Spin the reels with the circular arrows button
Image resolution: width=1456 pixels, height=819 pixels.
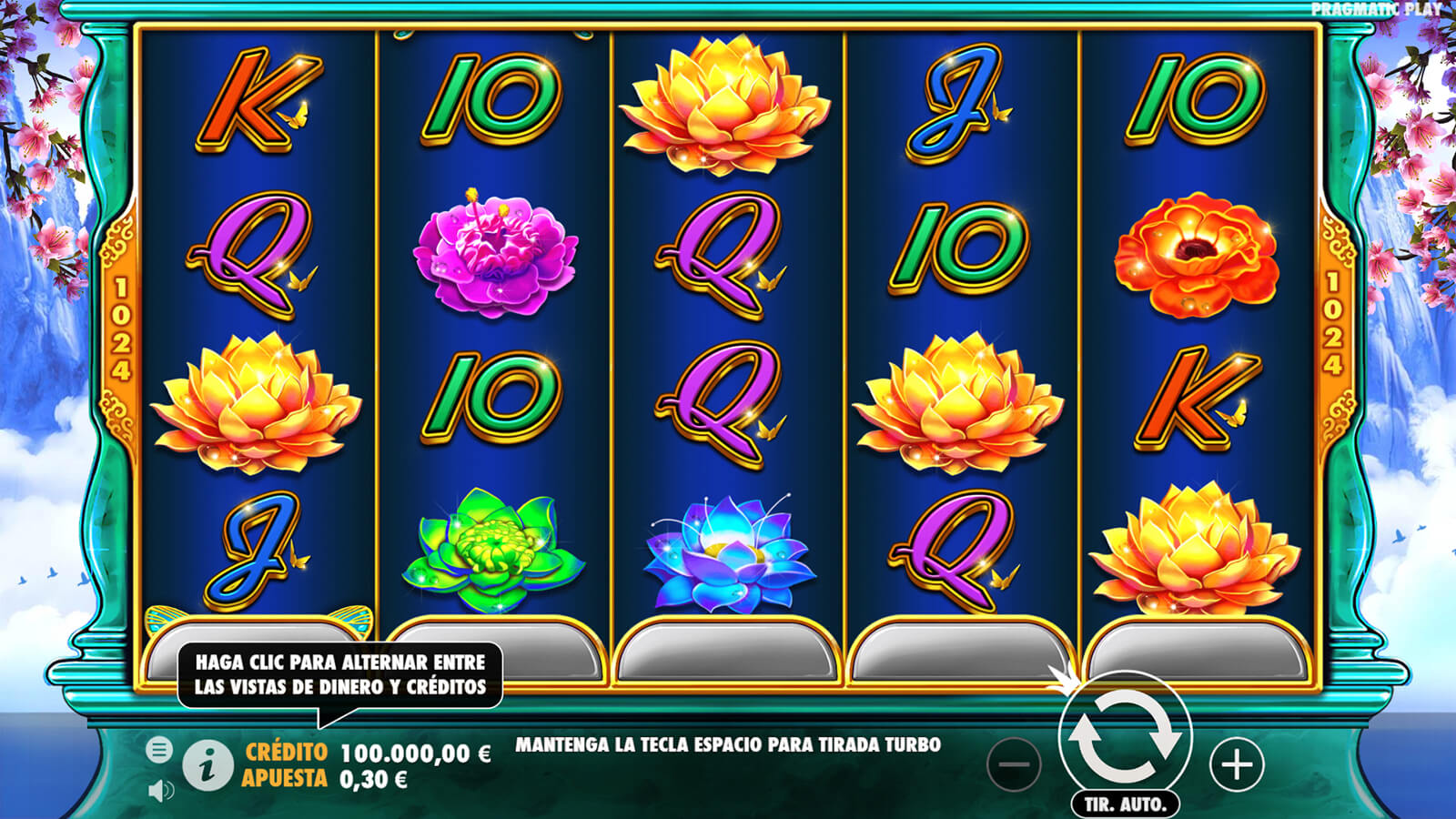pyautogui.click(x=1125, y=735)
